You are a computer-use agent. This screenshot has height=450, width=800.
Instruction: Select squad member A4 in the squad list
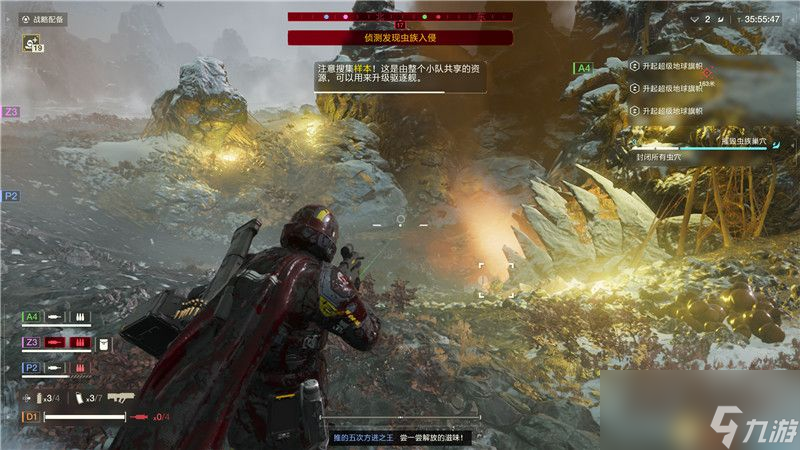[x=33, y=317]
